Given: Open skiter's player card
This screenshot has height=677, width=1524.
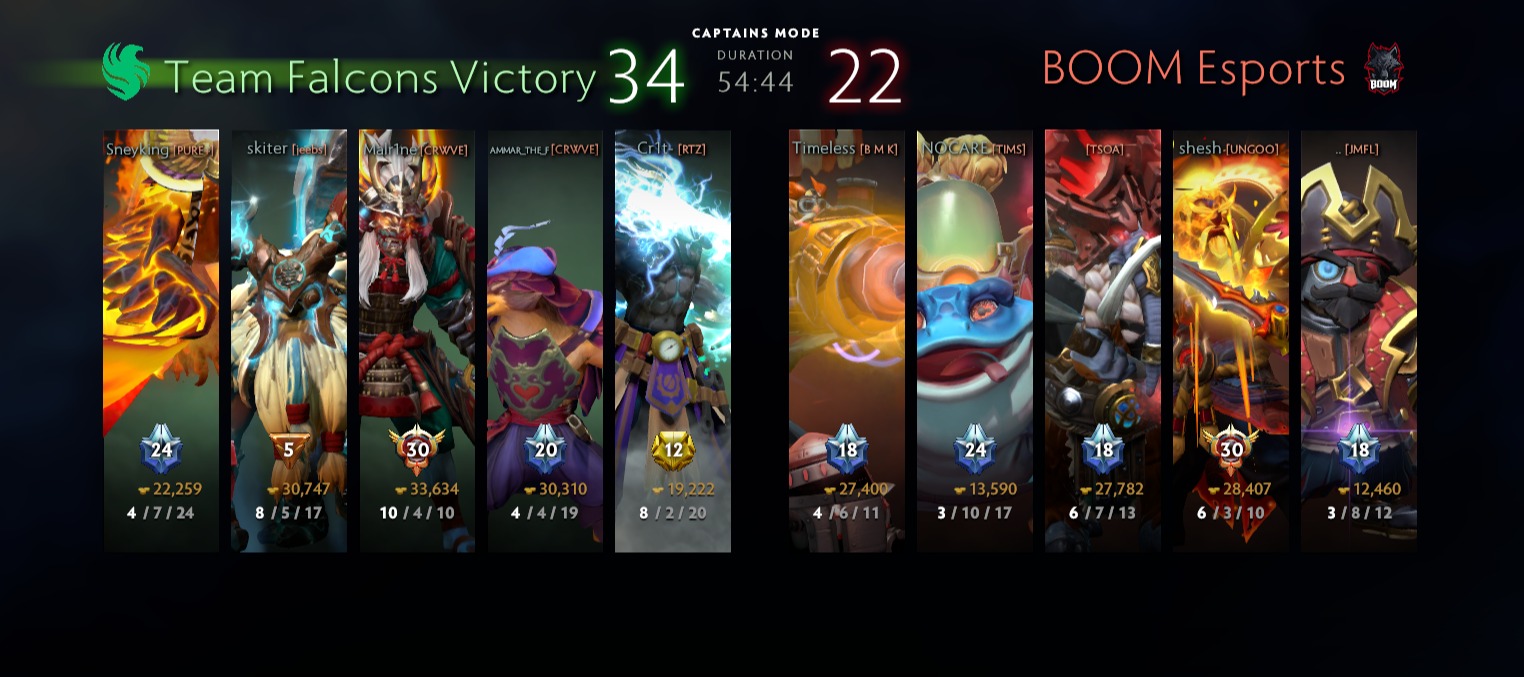Looking at the screenshot, I should 289,340.
